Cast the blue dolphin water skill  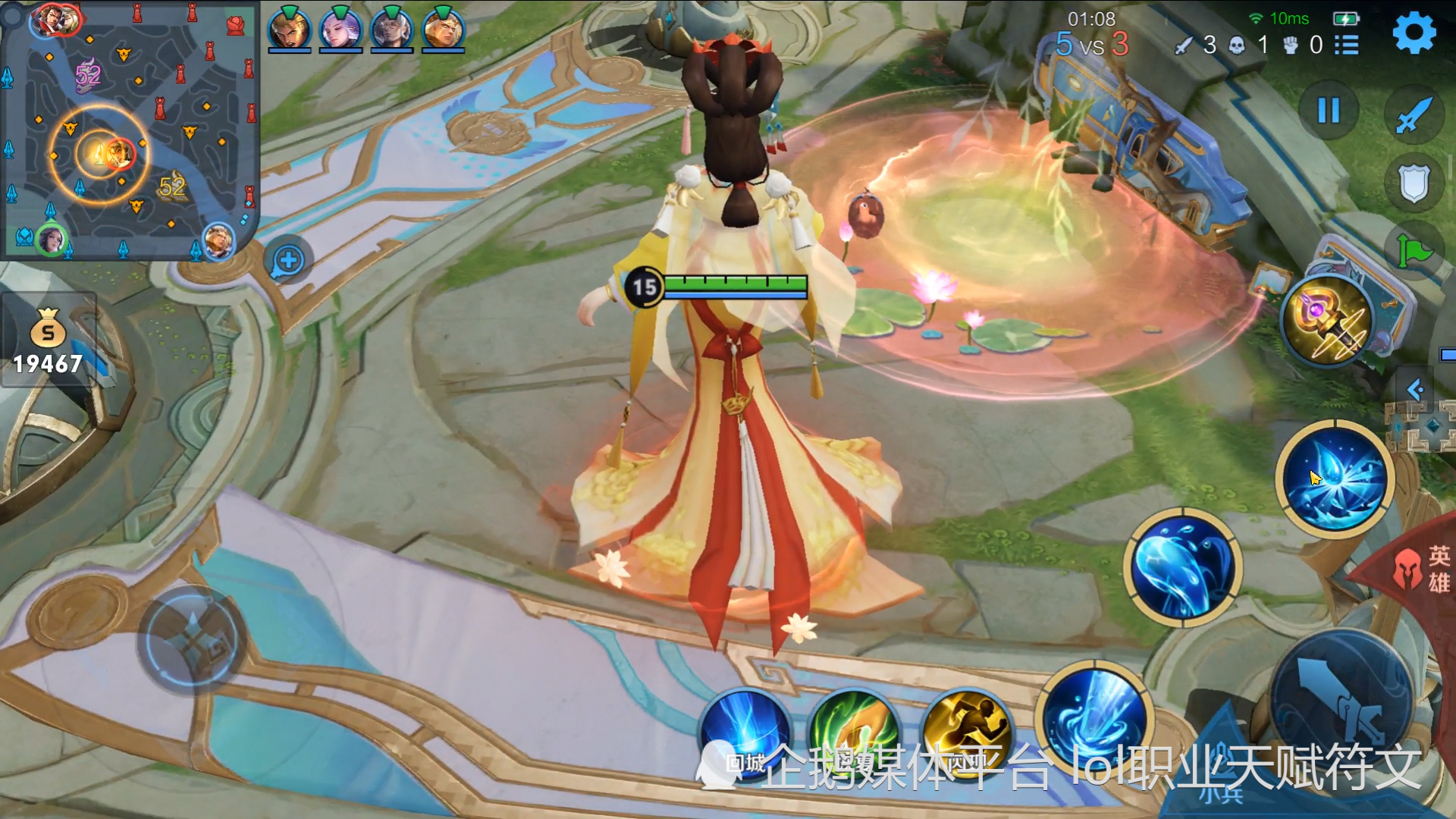[1181, 567]
